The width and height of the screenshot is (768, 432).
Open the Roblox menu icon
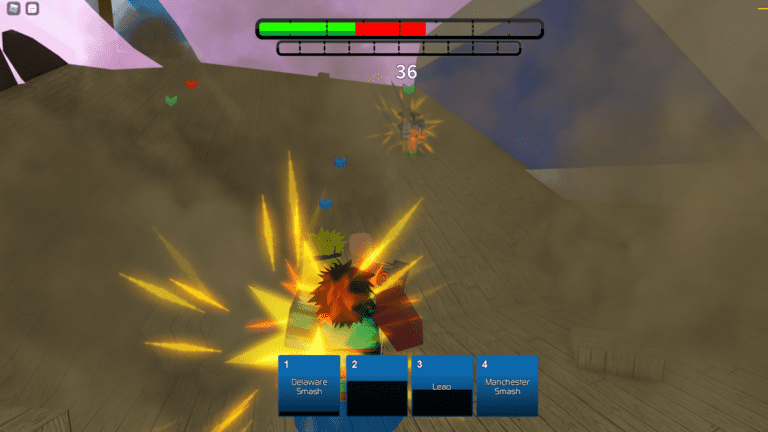pos(14,9)
